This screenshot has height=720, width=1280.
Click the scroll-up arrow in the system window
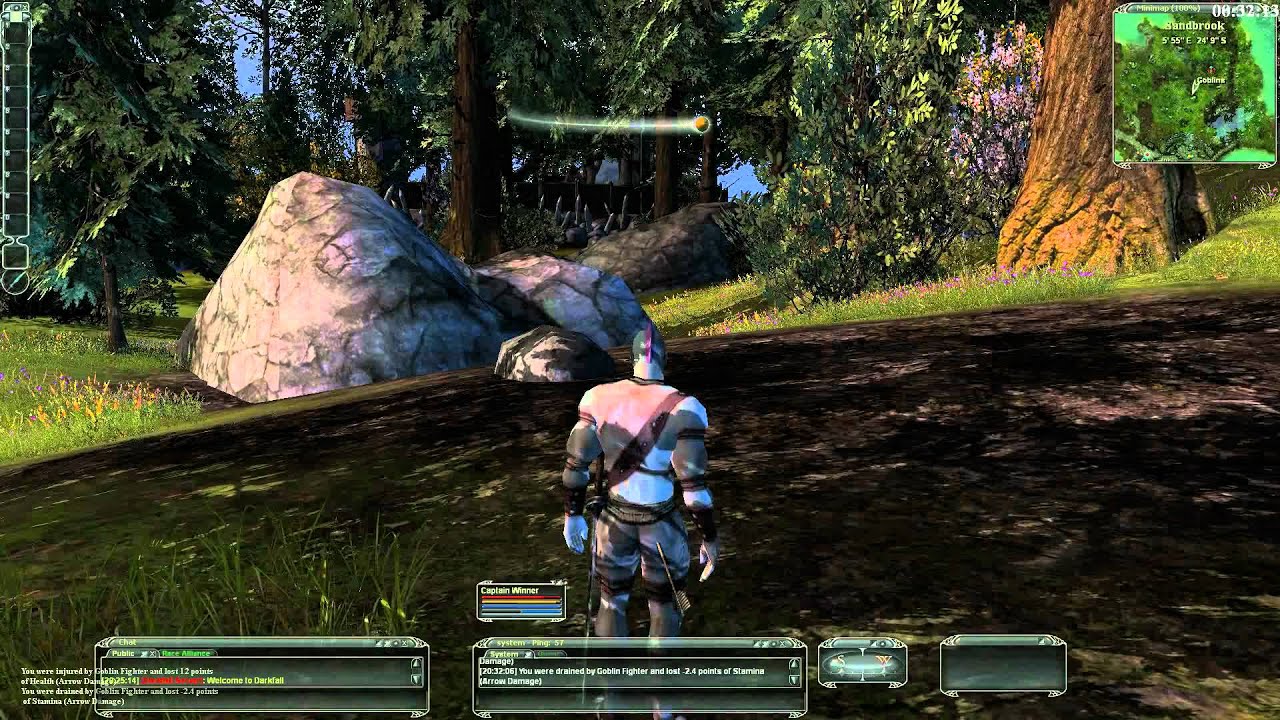point(794,664)
